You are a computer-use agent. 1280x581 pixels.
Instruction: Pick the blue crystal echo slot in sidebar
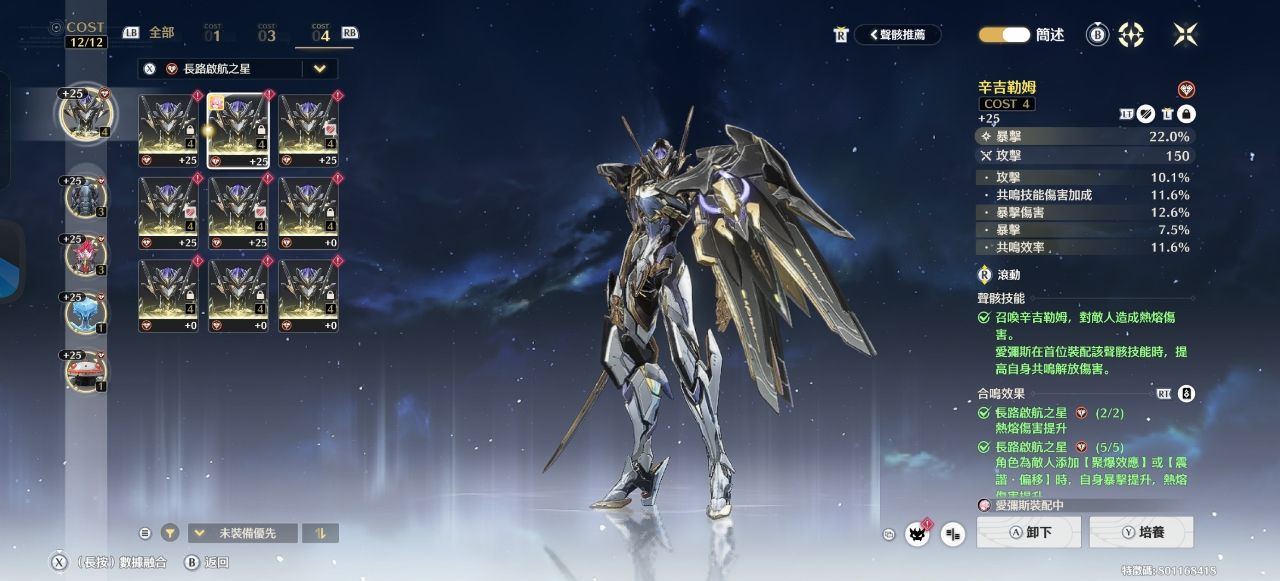click(85, 313)
